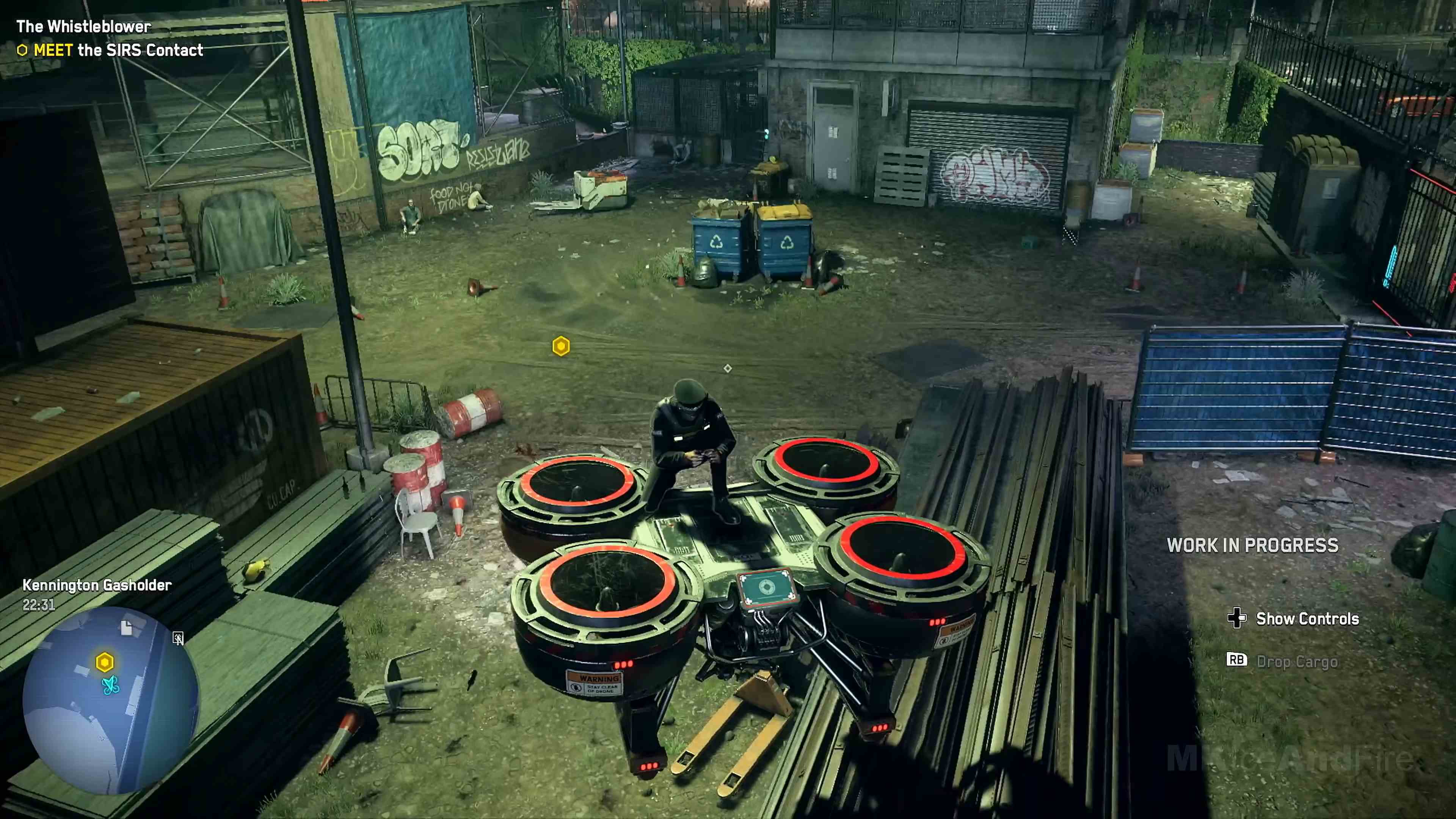Open the objective details under The Whistleblower

tap(119, 50)
